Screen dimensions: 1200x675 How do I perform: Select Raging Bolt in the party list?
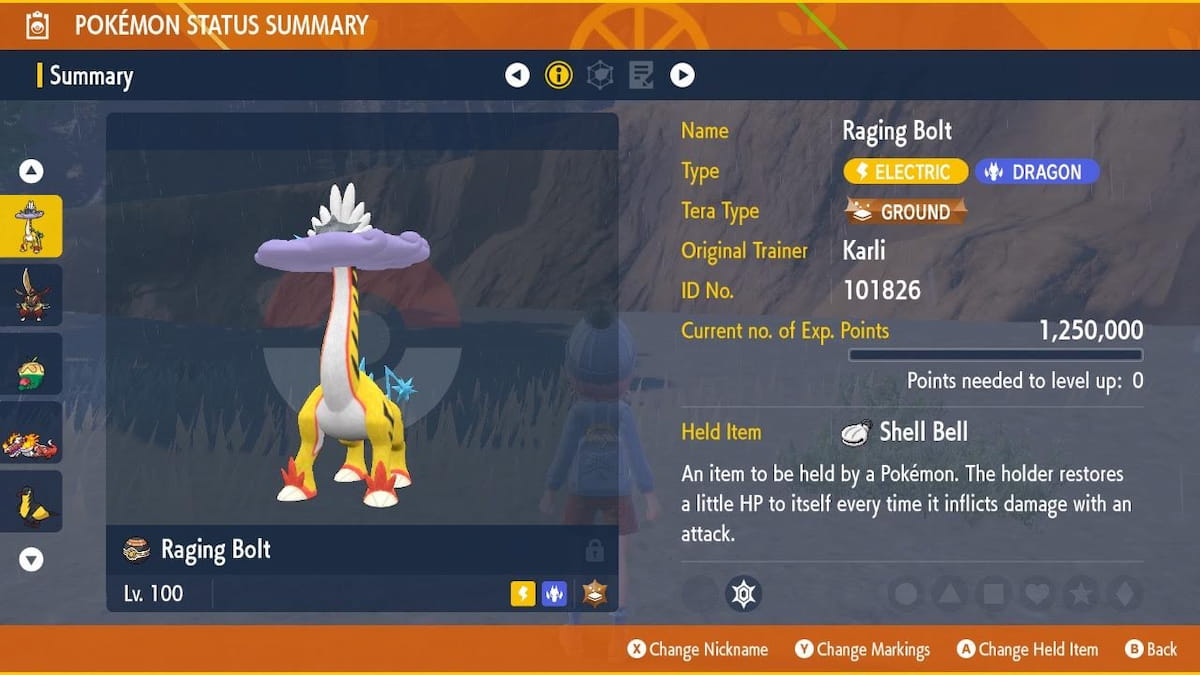click(31, 226)
